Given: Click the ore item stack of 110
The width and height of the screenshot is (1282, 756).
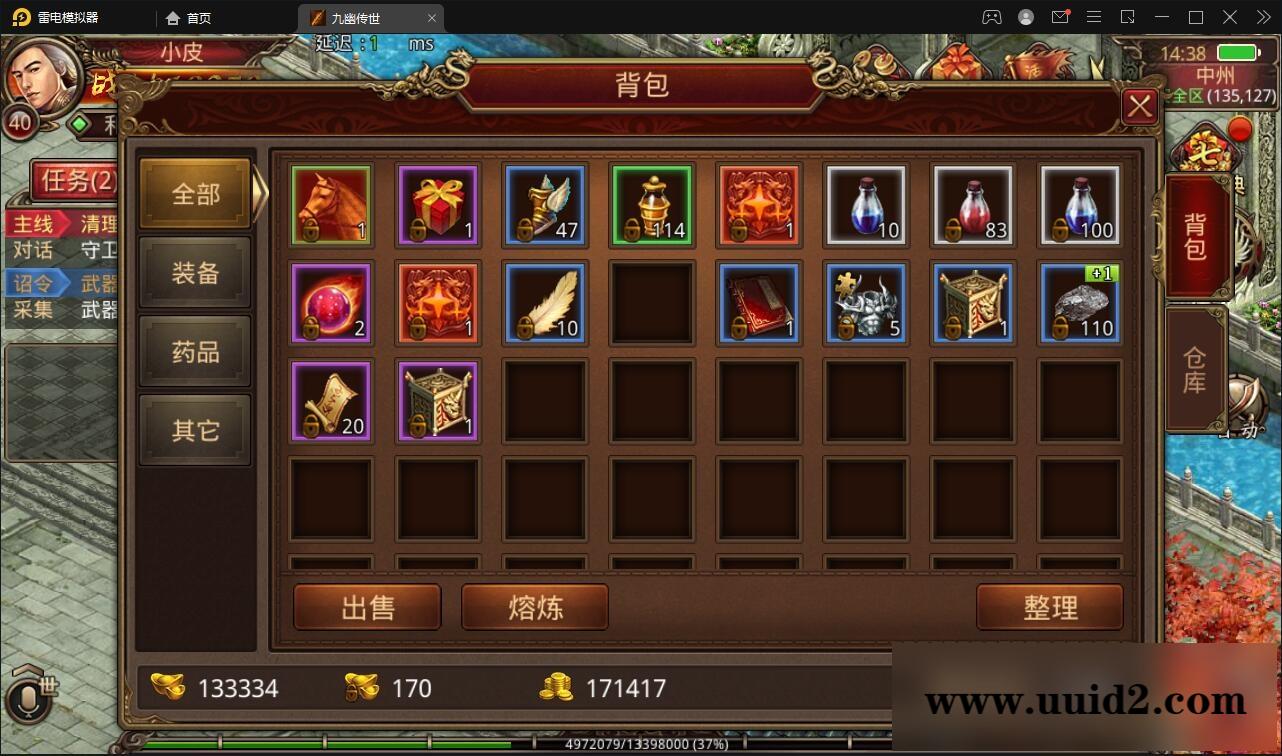Looking at the screenshot, I should tap(1080, 303).
